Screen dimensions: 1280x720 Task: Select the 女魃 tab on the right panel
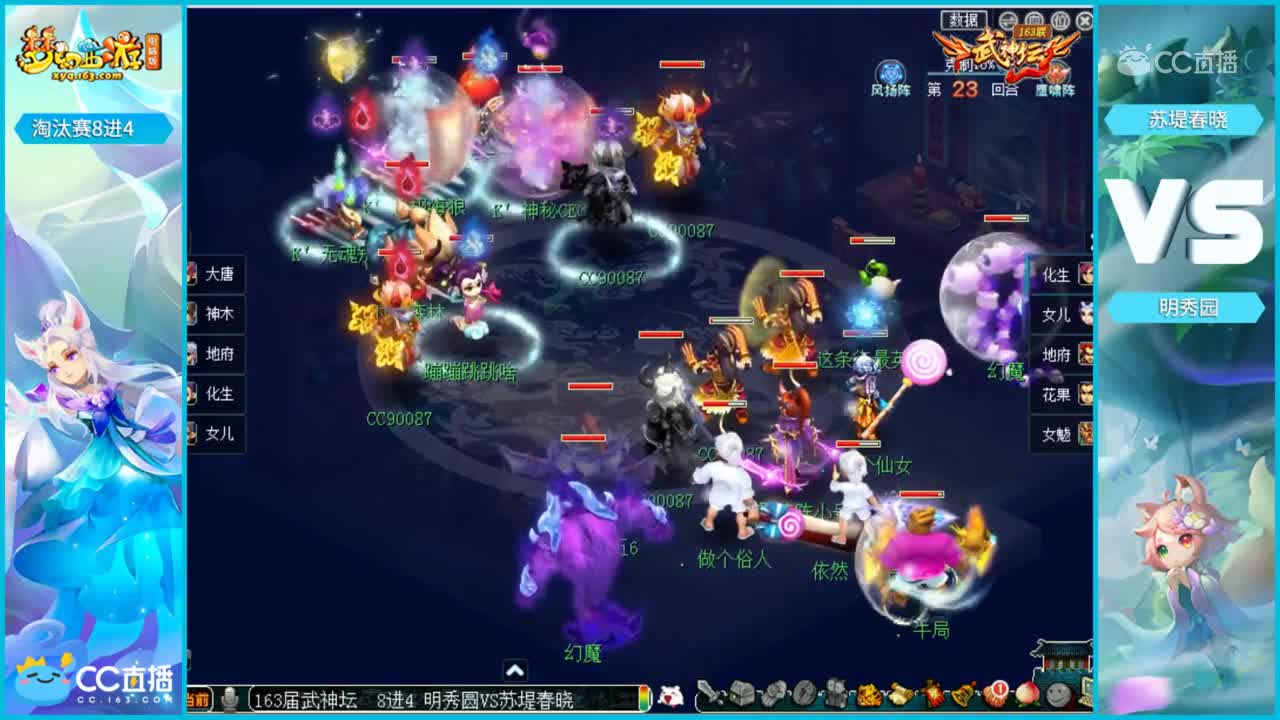1057,435
